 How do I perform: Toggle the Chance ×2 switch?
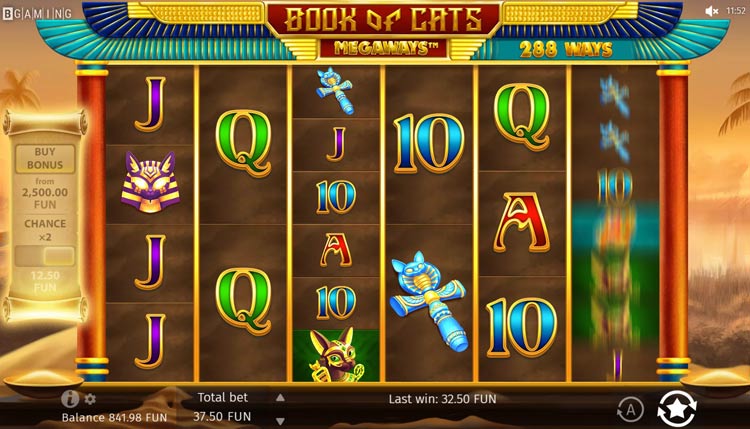click(x=44, y=256)
